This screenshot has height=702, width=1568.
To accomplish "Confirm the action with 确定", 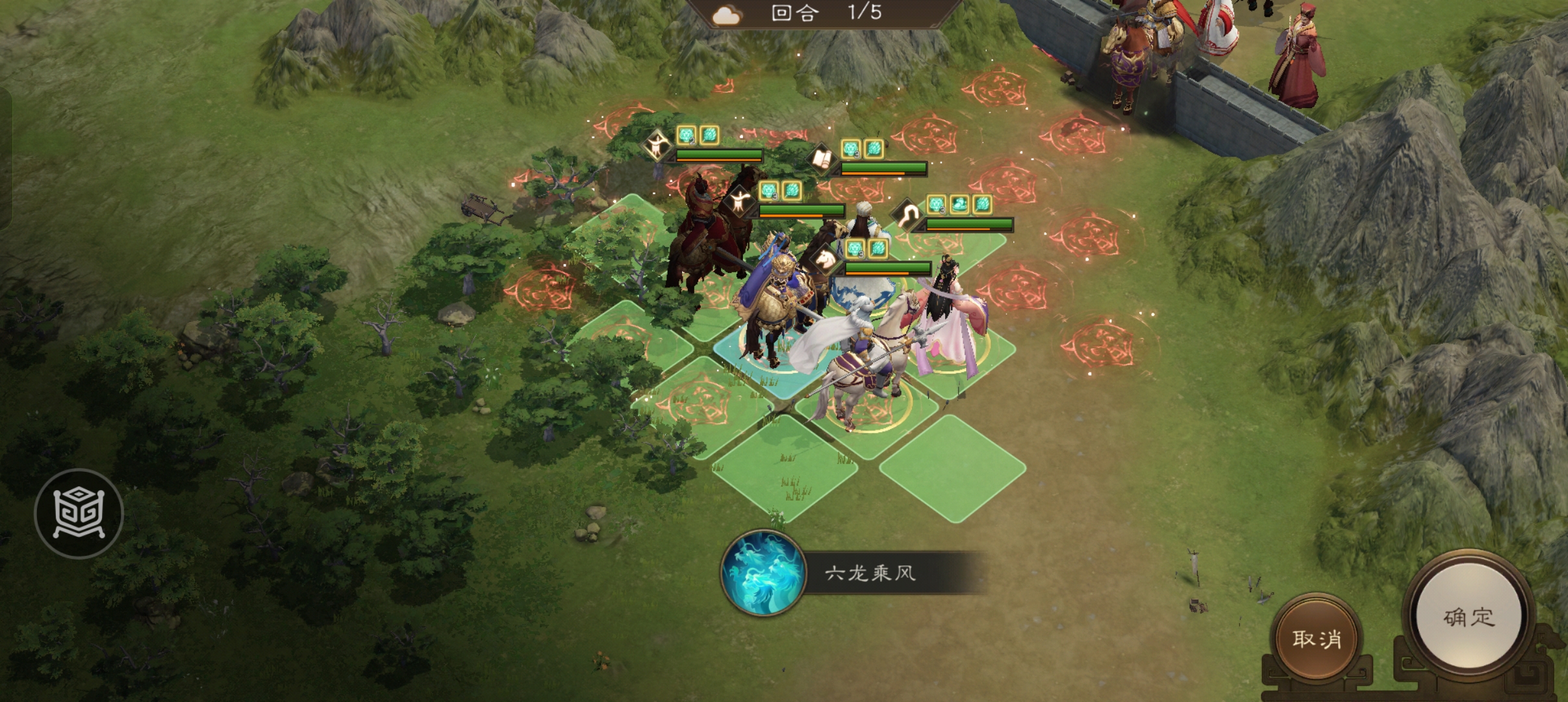I will pyautogui.click(x=1469, y=617).
